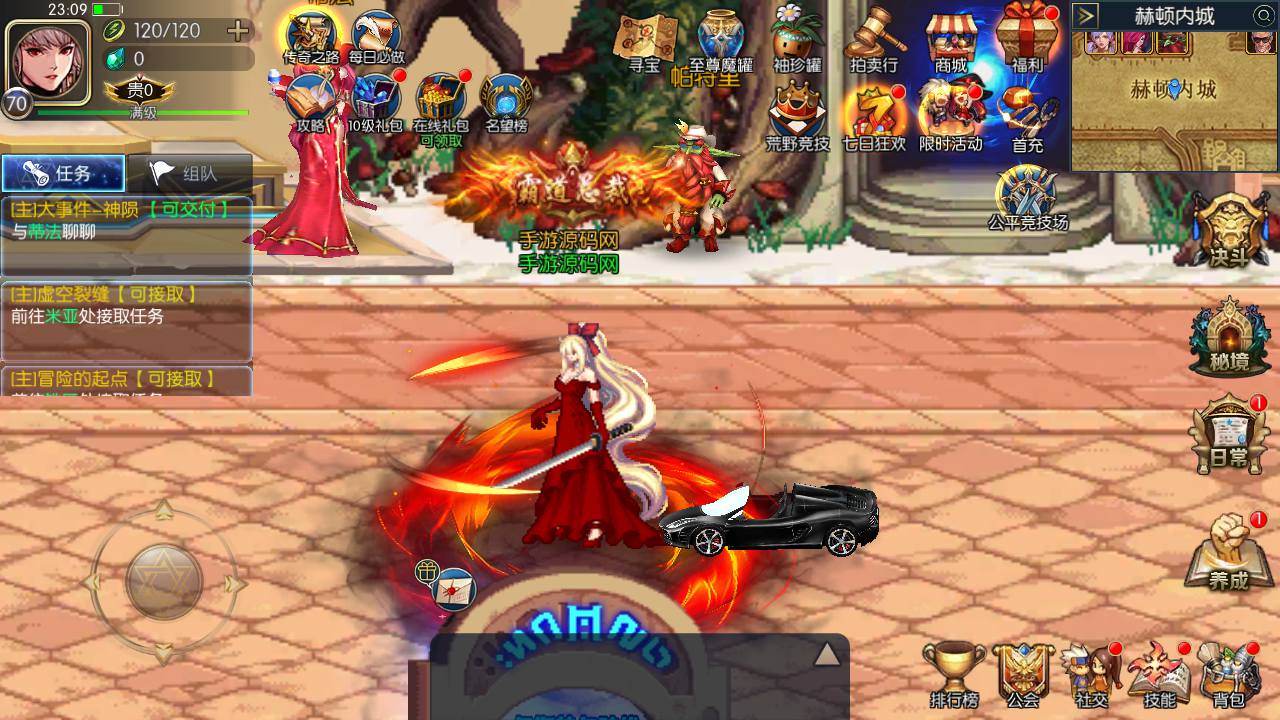Turn in quest 大事件-神陨 to 帝法
Image resolution: width=1280 pixels, height=720 pixels.
point(127,225)
